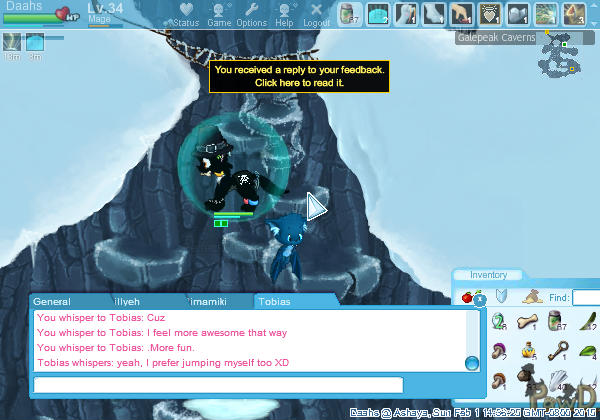Click the chat message input box
Viewport: 600px width, 420px height.
218,385
